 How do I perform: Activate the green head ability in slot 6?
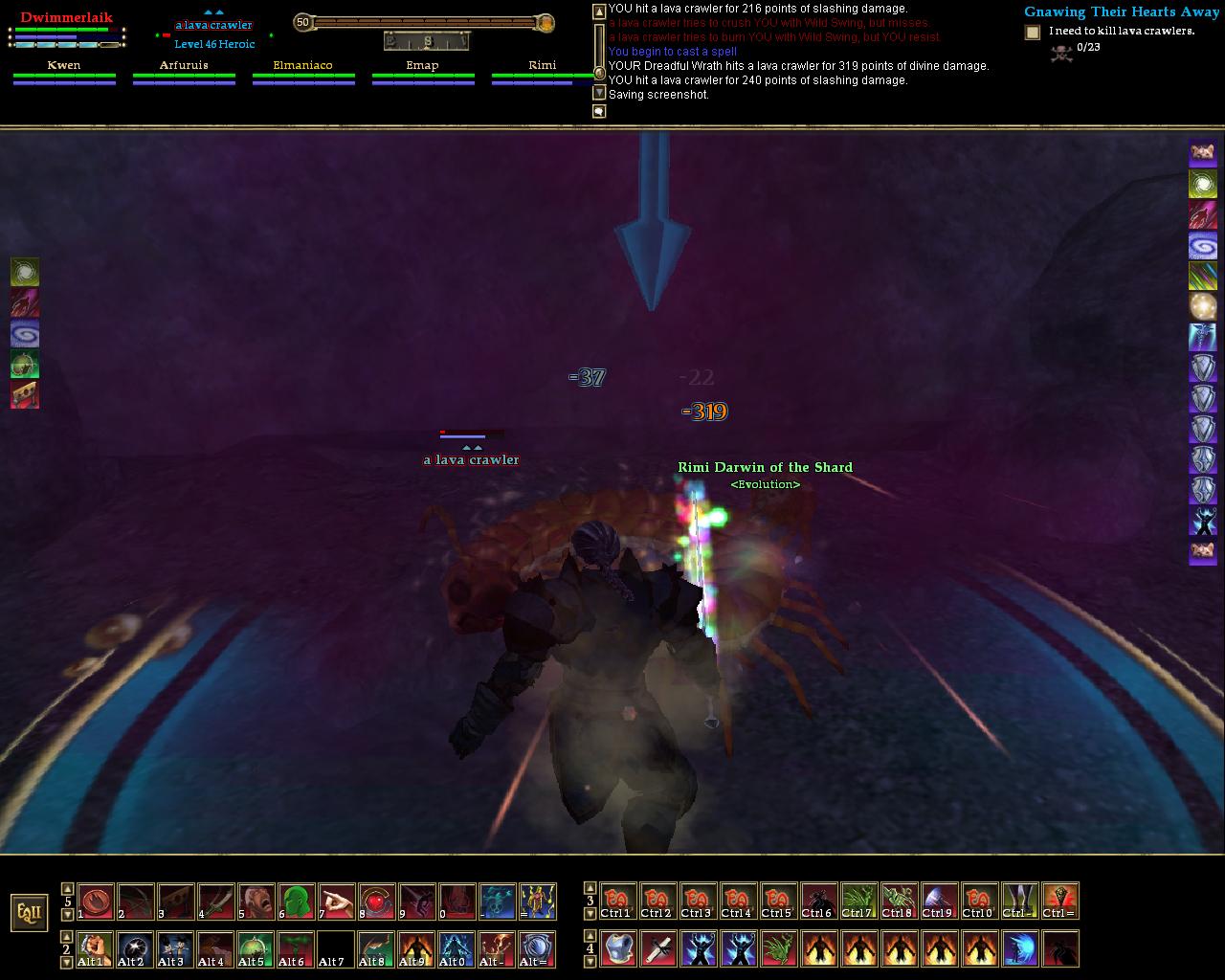(296, 902)
